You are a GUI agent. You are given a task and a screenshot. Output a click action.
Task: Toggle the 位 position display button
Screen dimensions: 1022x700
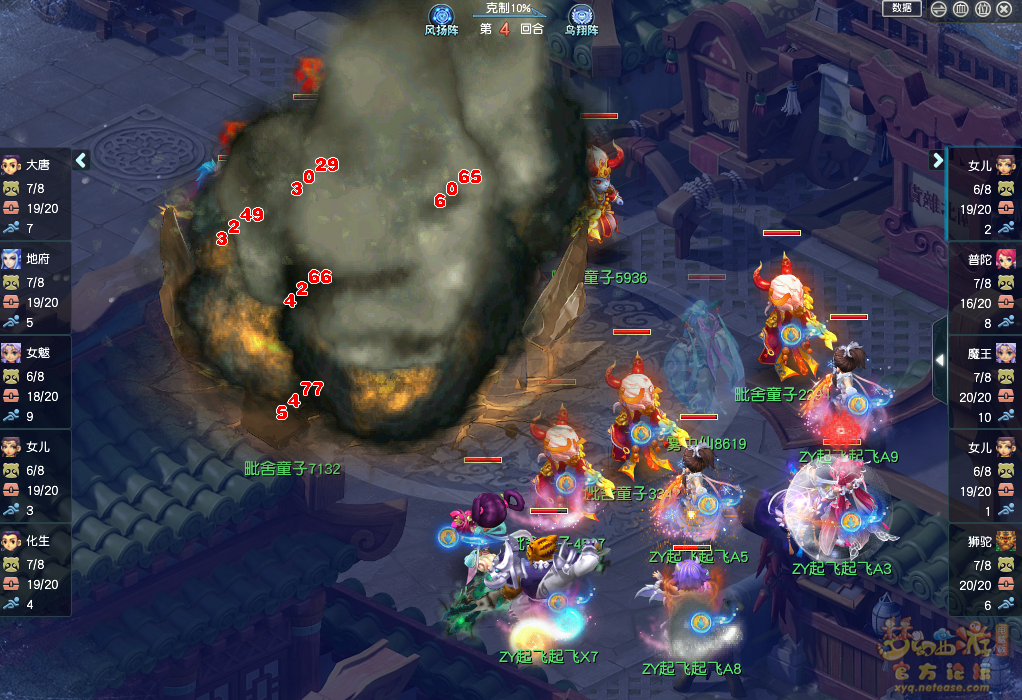click(983, 9)
